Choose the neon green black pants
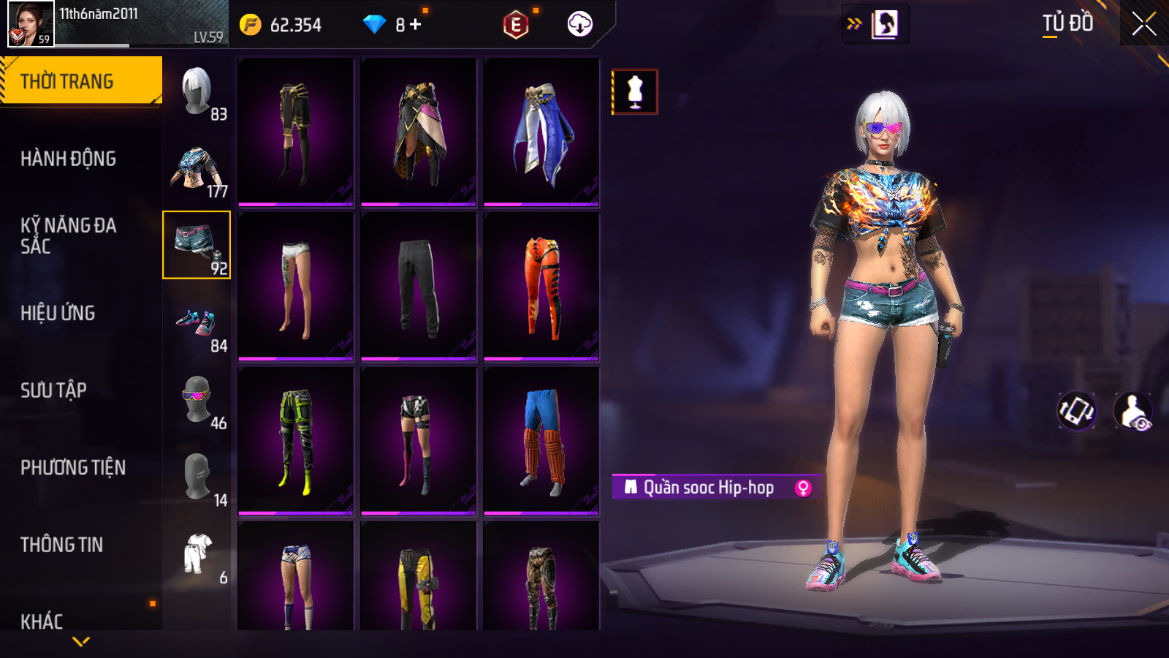The width and height of the screenshot is (1169, 658). (295, 439)
